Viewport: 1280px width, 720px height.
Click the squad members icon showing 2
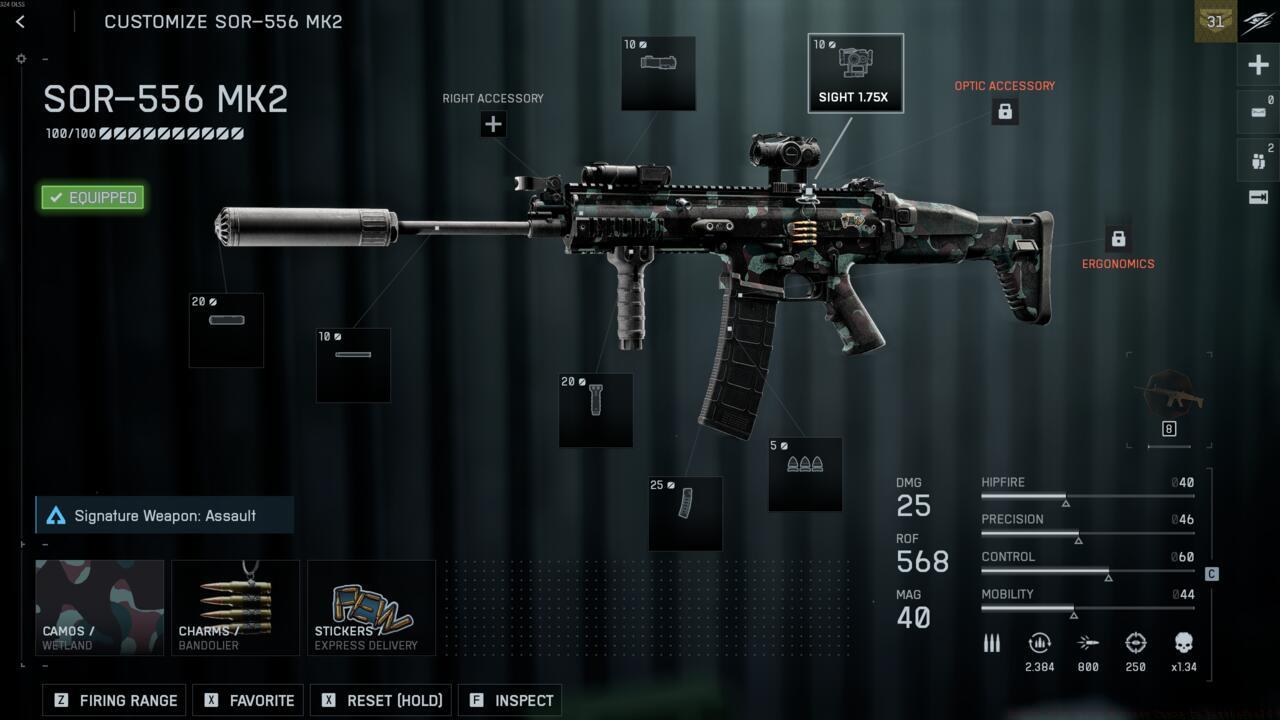point(1257,159)
